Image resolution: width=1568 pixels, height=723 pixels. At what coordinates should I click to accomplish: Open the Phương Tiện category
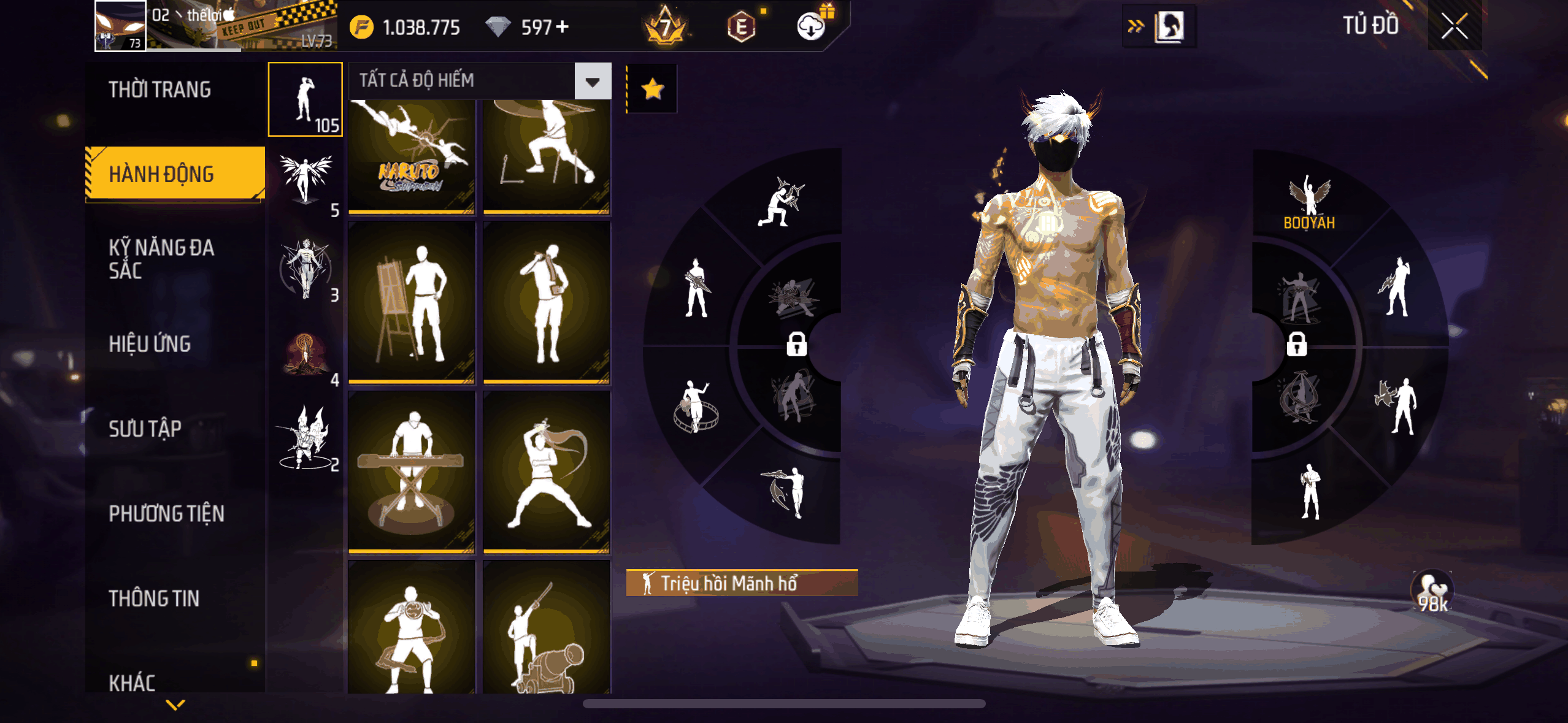(x=166, y=513)
